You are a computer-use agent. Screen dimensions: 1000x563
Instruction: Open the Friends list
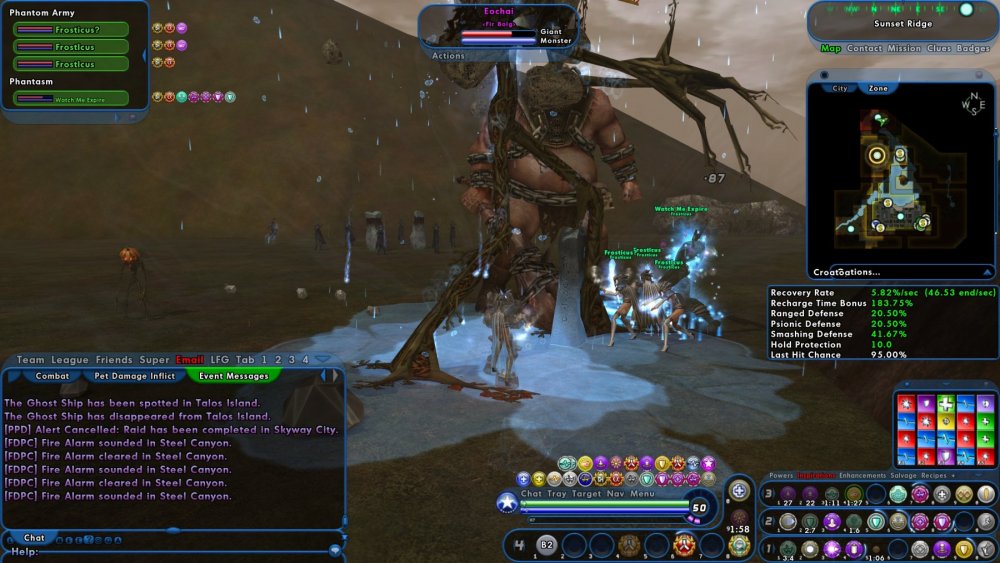[x=114, y=360]
